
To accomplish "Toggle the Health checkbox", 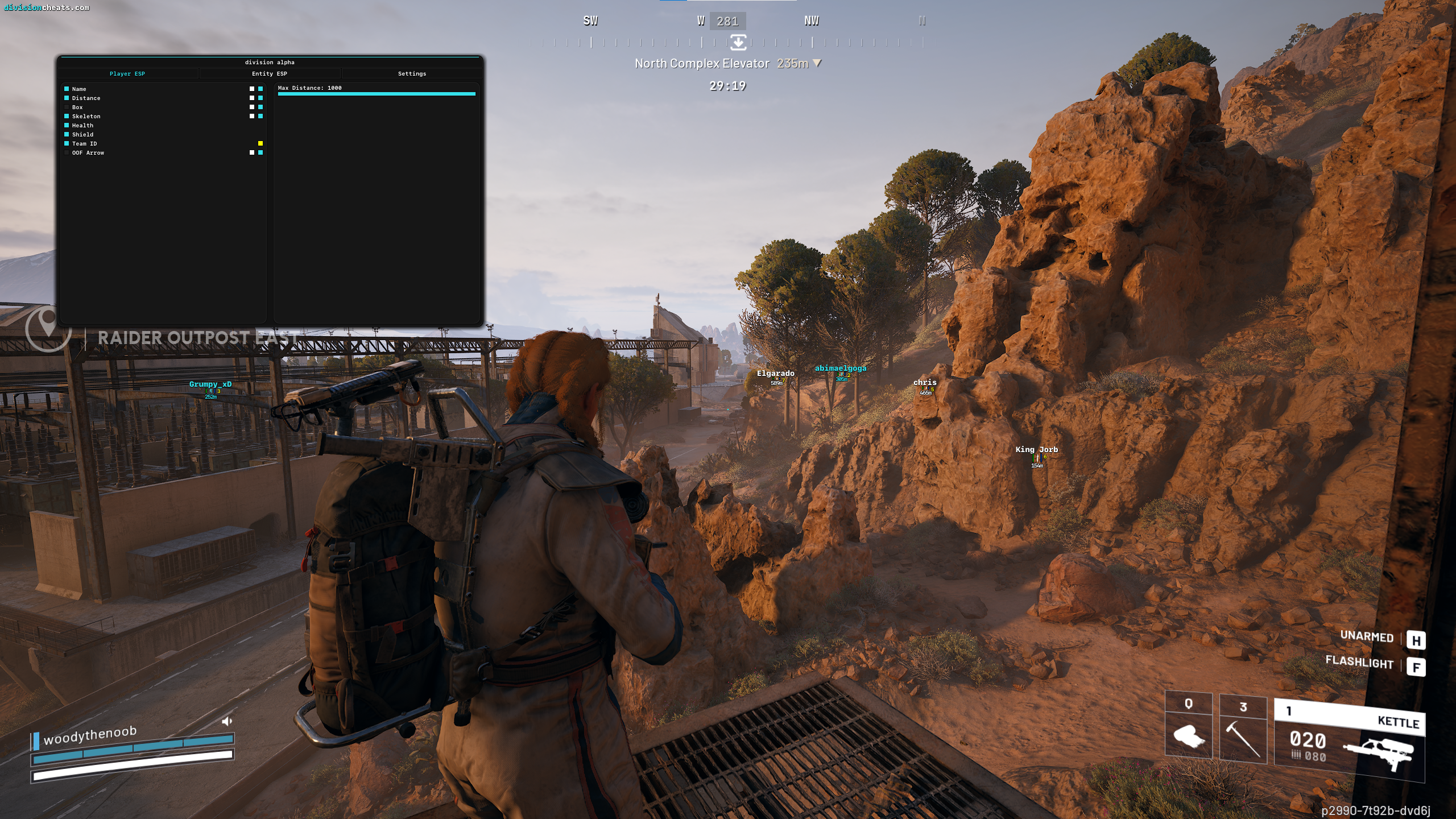I will click(x=67, y=126).
